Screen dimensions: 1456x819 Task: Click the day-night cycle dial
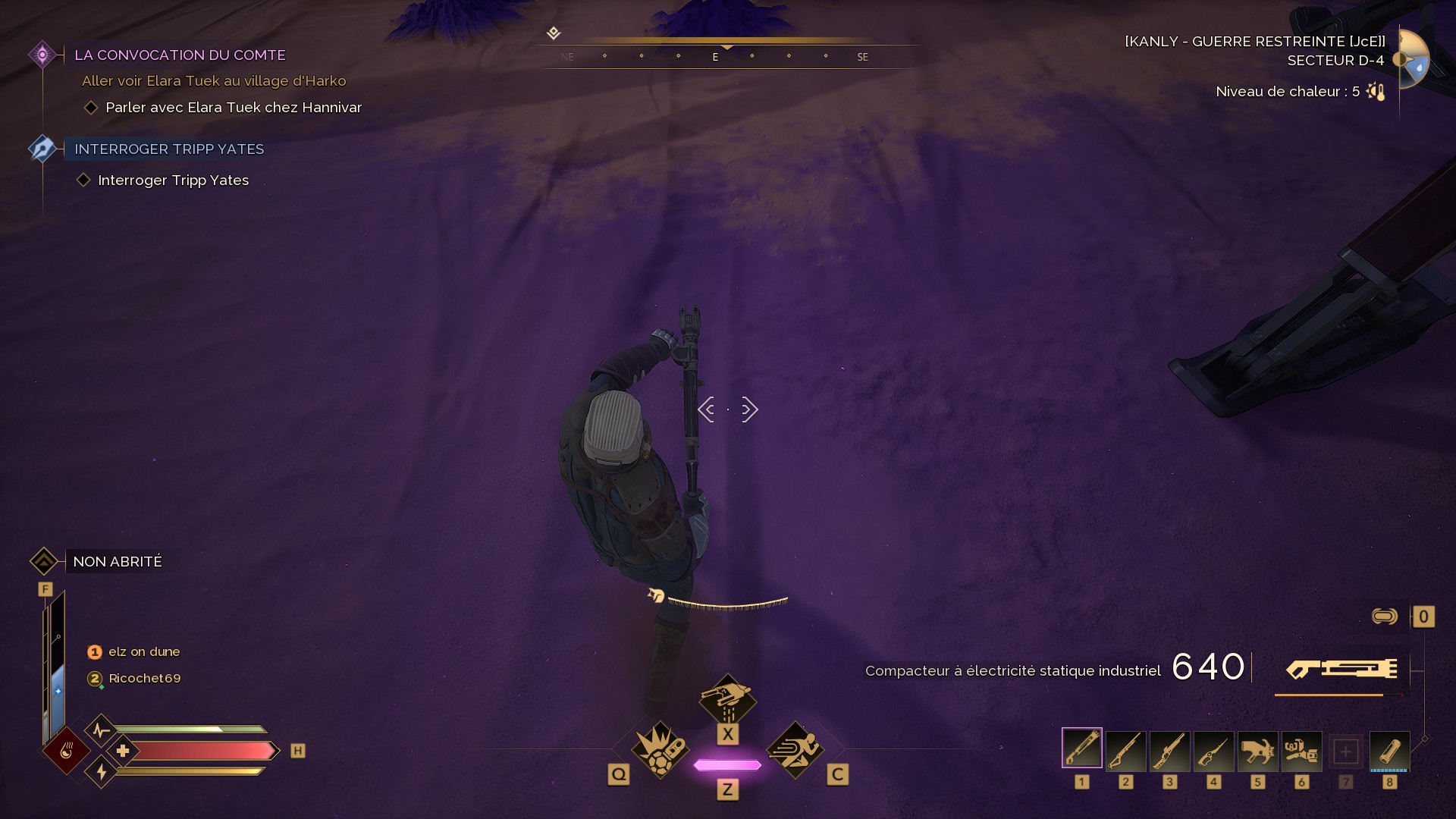click(x=1414, y=59)
